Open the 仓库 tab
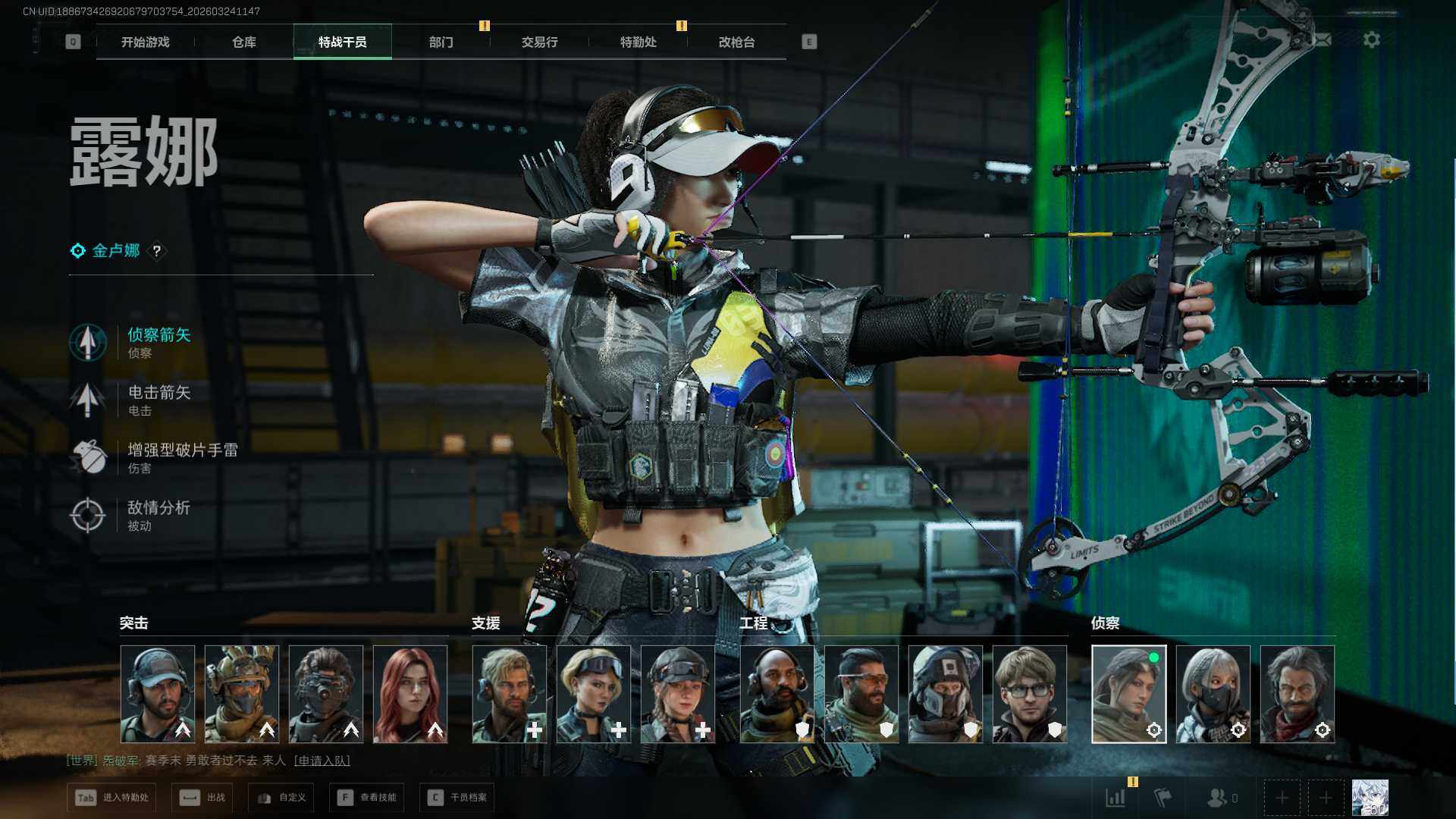This screenshot has height=819, width=1456. point(244,42)
